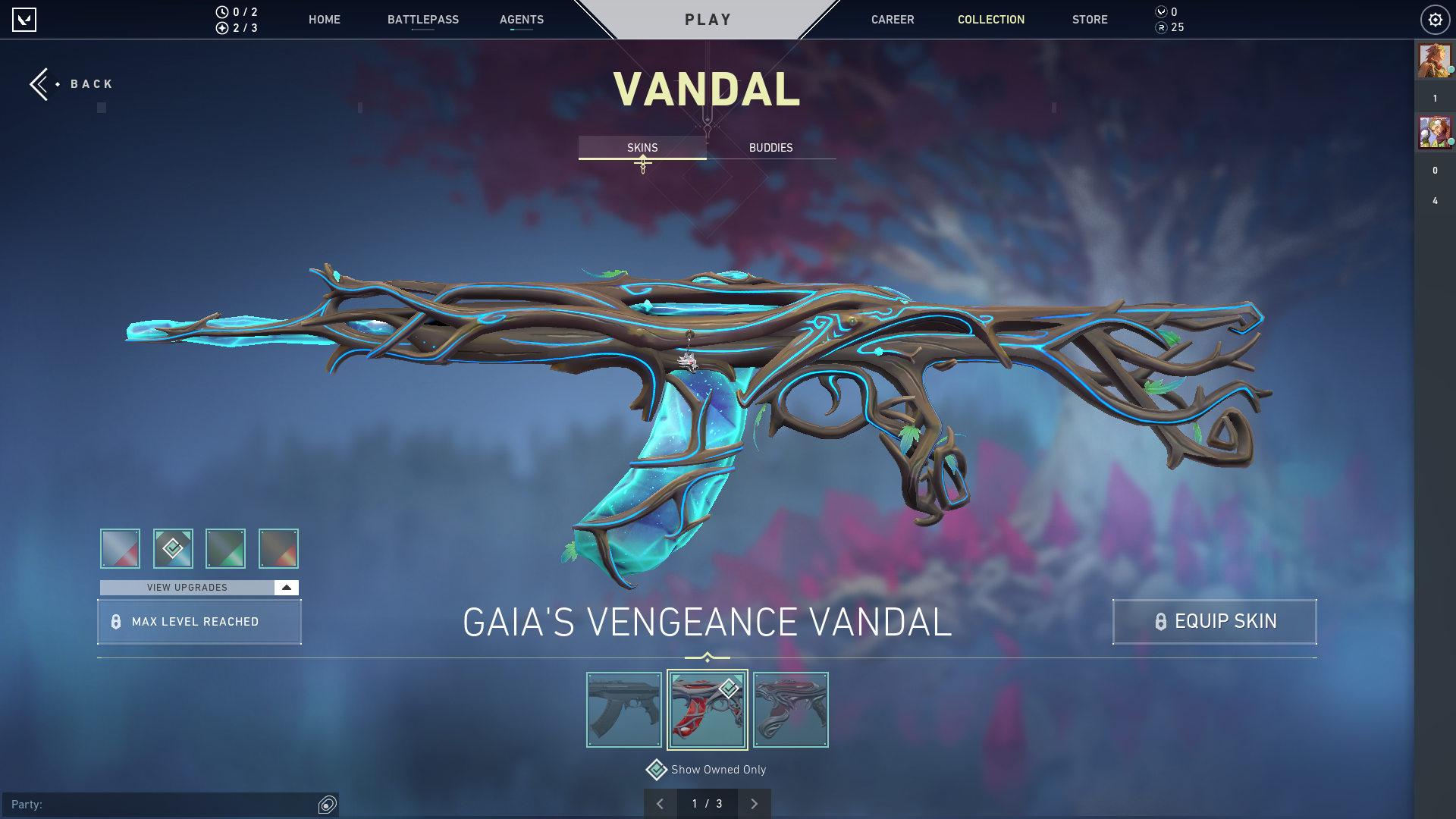The width and height of the screenshot is (1456, 819).
Task: Open the Career page
Action: pos(892,20)
